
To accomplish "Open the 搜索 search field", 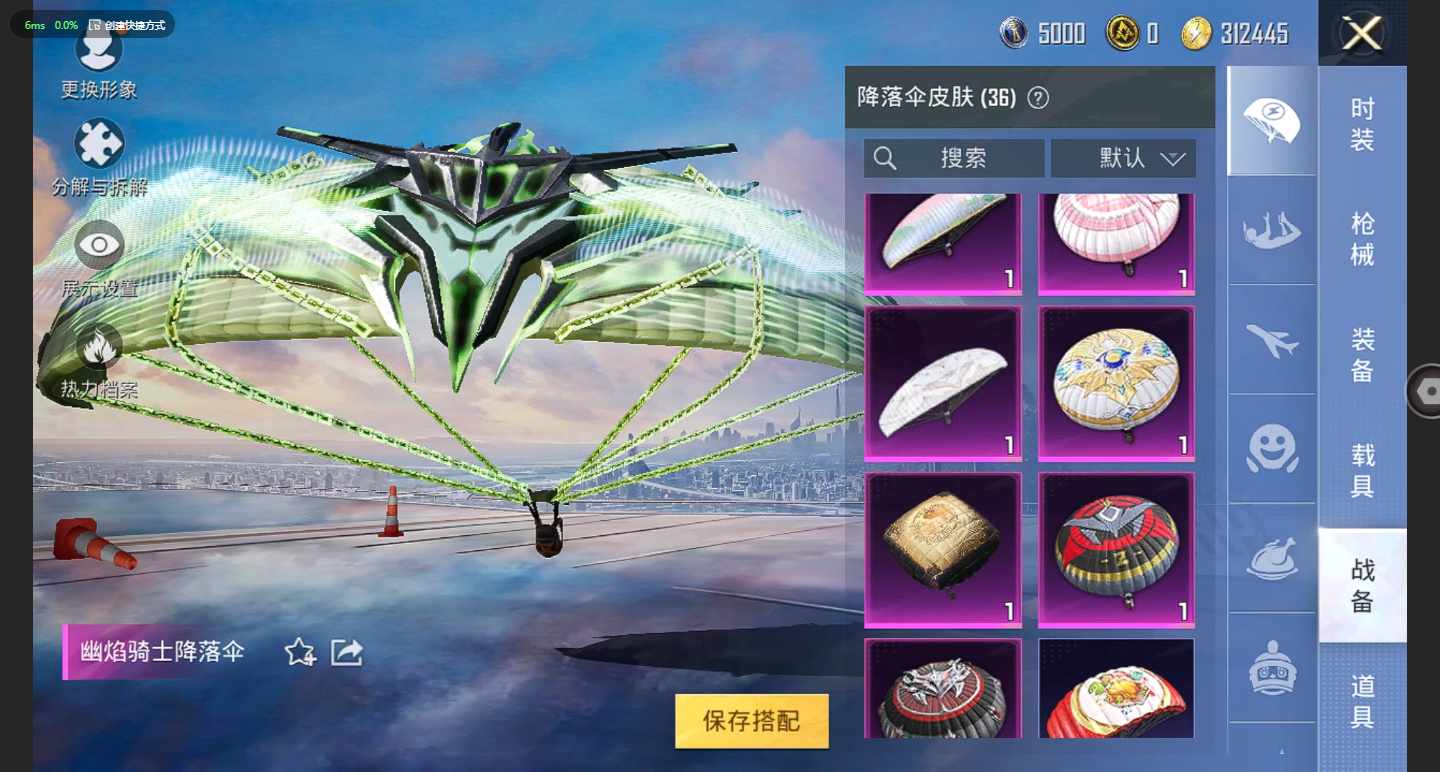I will click(954, 158).
